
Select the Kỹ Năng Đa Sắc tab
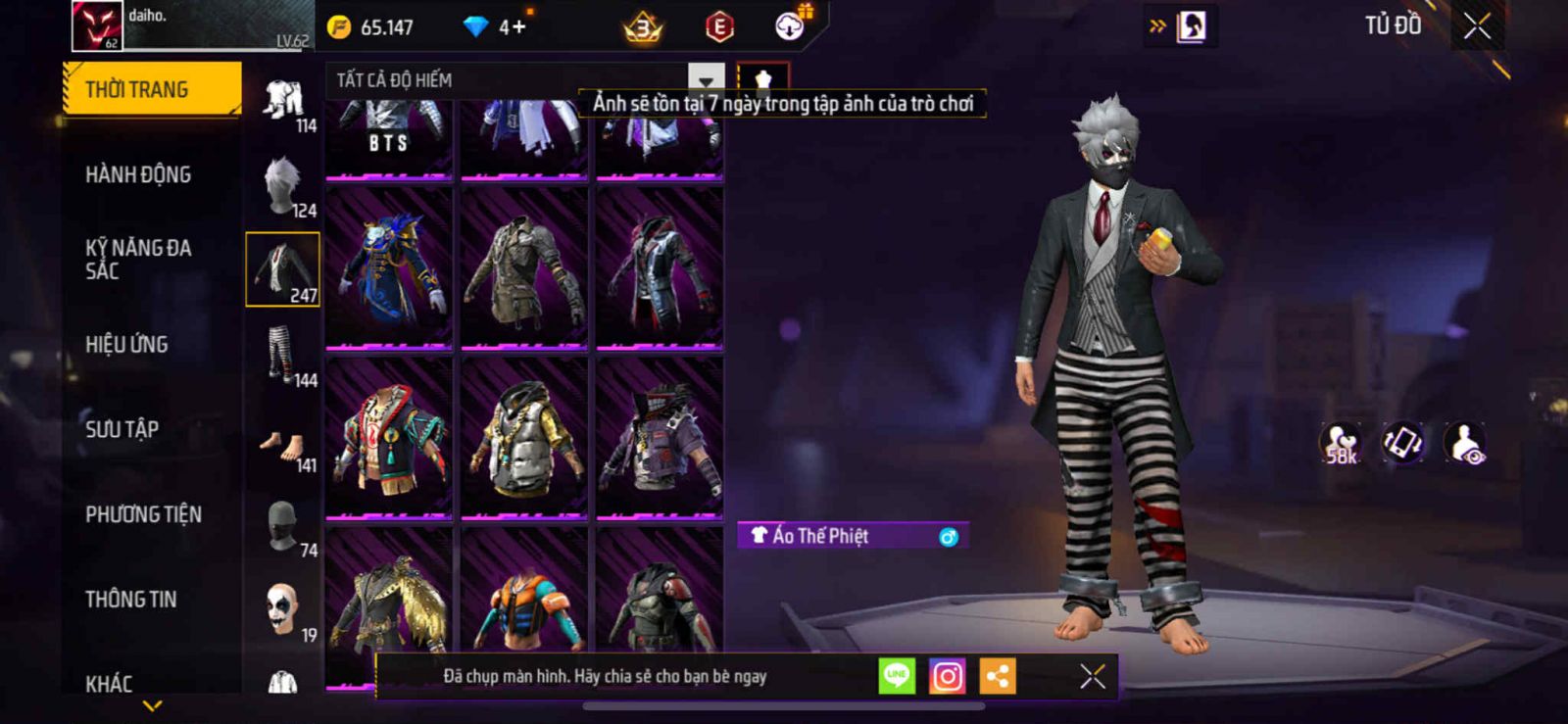[x=138, y=260]
